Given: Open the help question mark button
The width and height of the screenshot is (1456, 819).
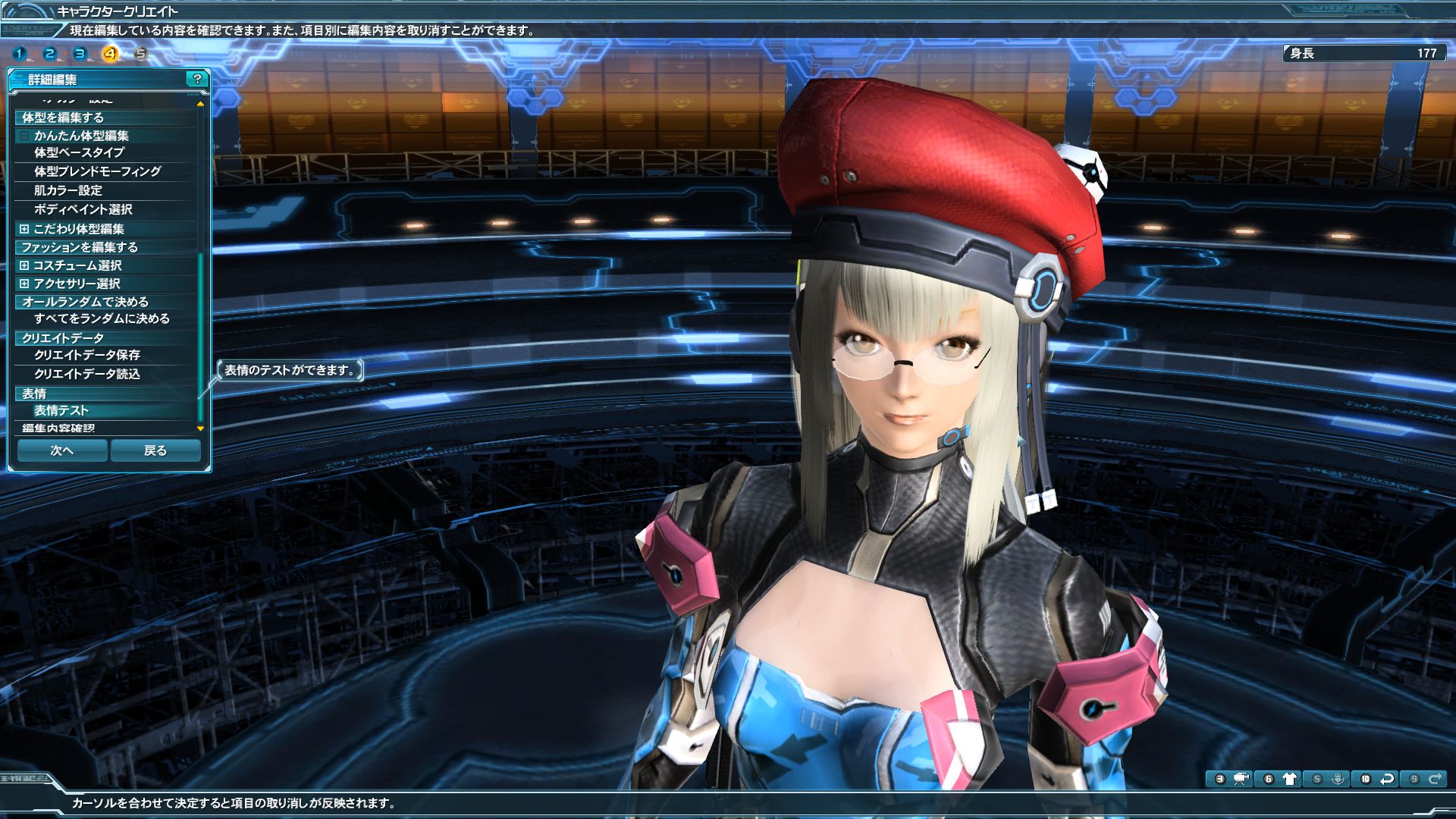Looking at the screenshot, I should [197, 79].
